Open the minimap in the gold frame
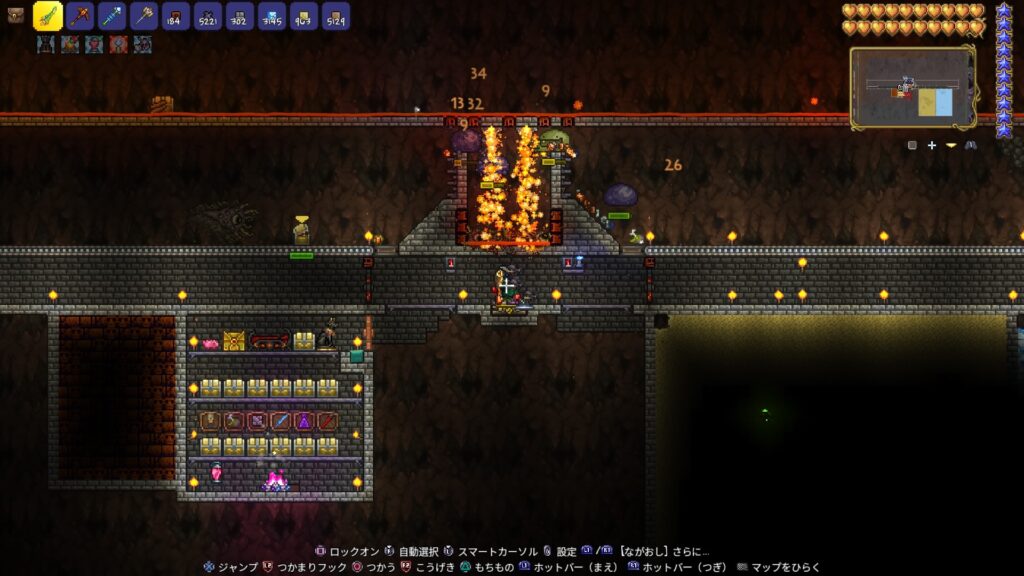The image size is (1024, 576). tap(912, 87)
